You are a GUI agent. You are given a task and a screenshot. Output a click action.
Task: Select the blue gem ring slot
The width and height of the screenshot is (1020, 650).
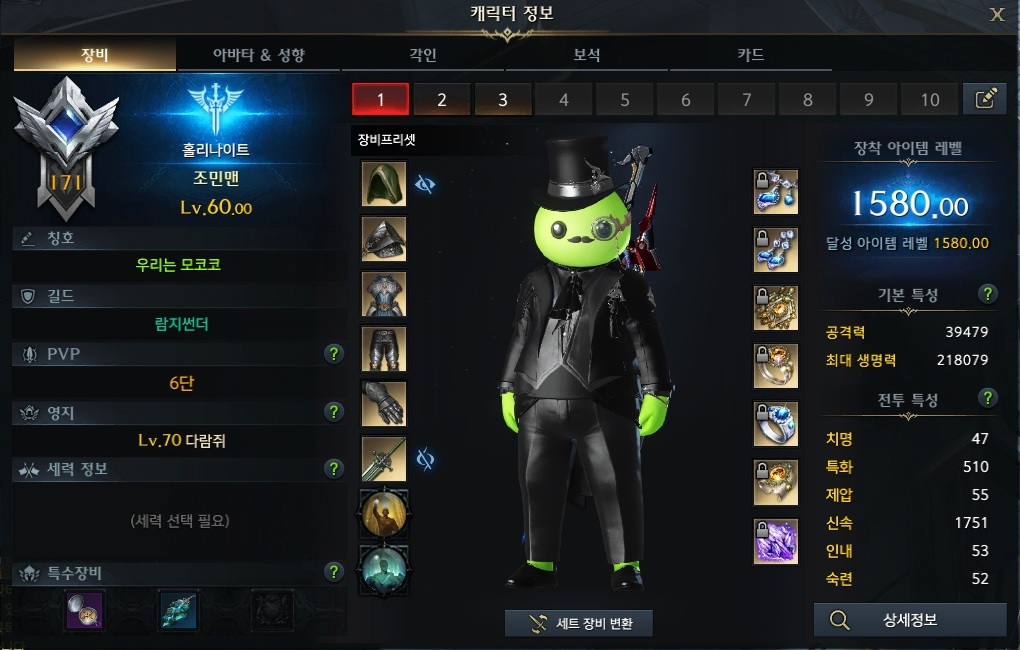pos(776,424)
